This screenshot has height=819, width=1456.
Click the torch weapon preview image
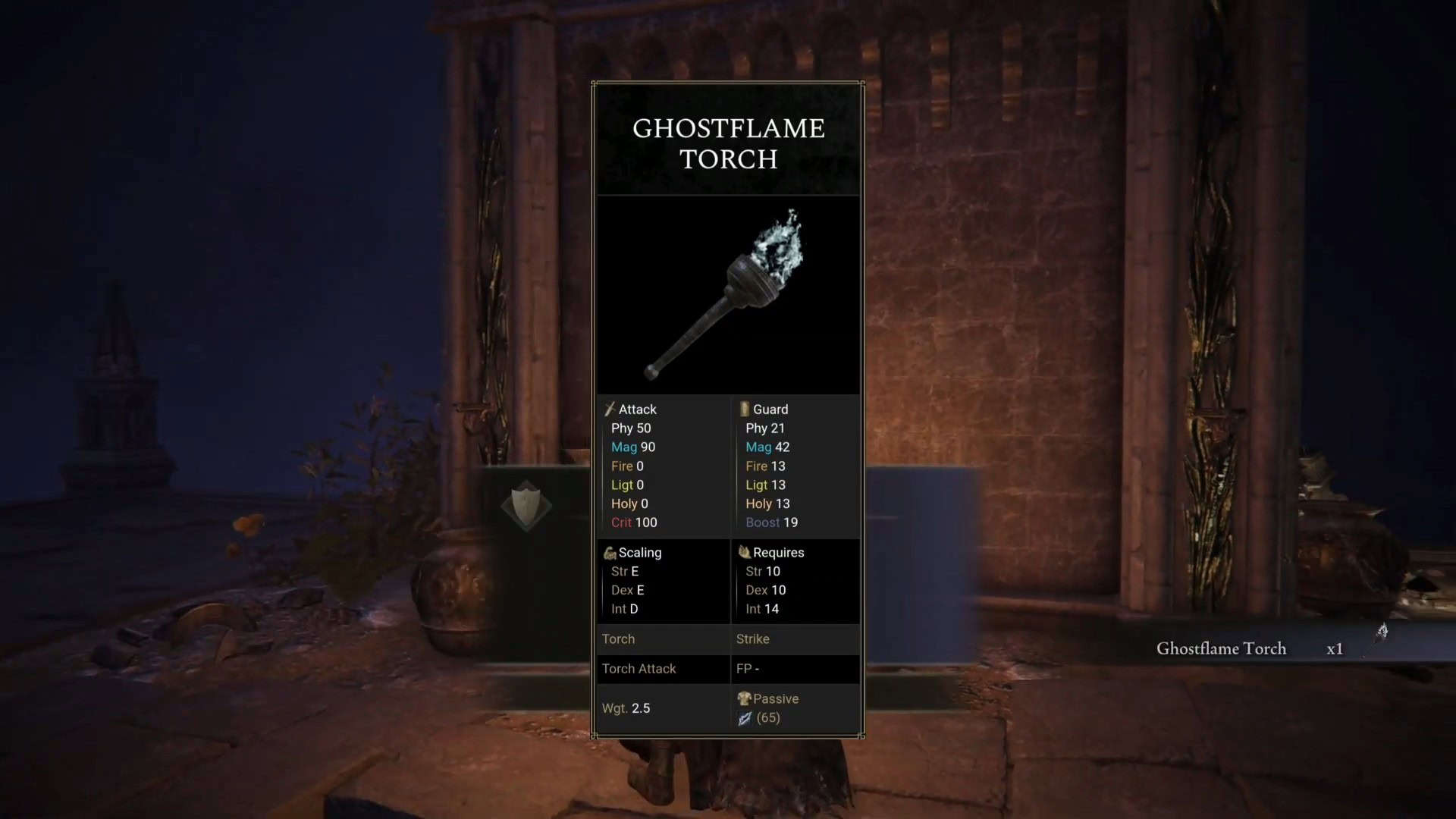(x=726, y=296)
